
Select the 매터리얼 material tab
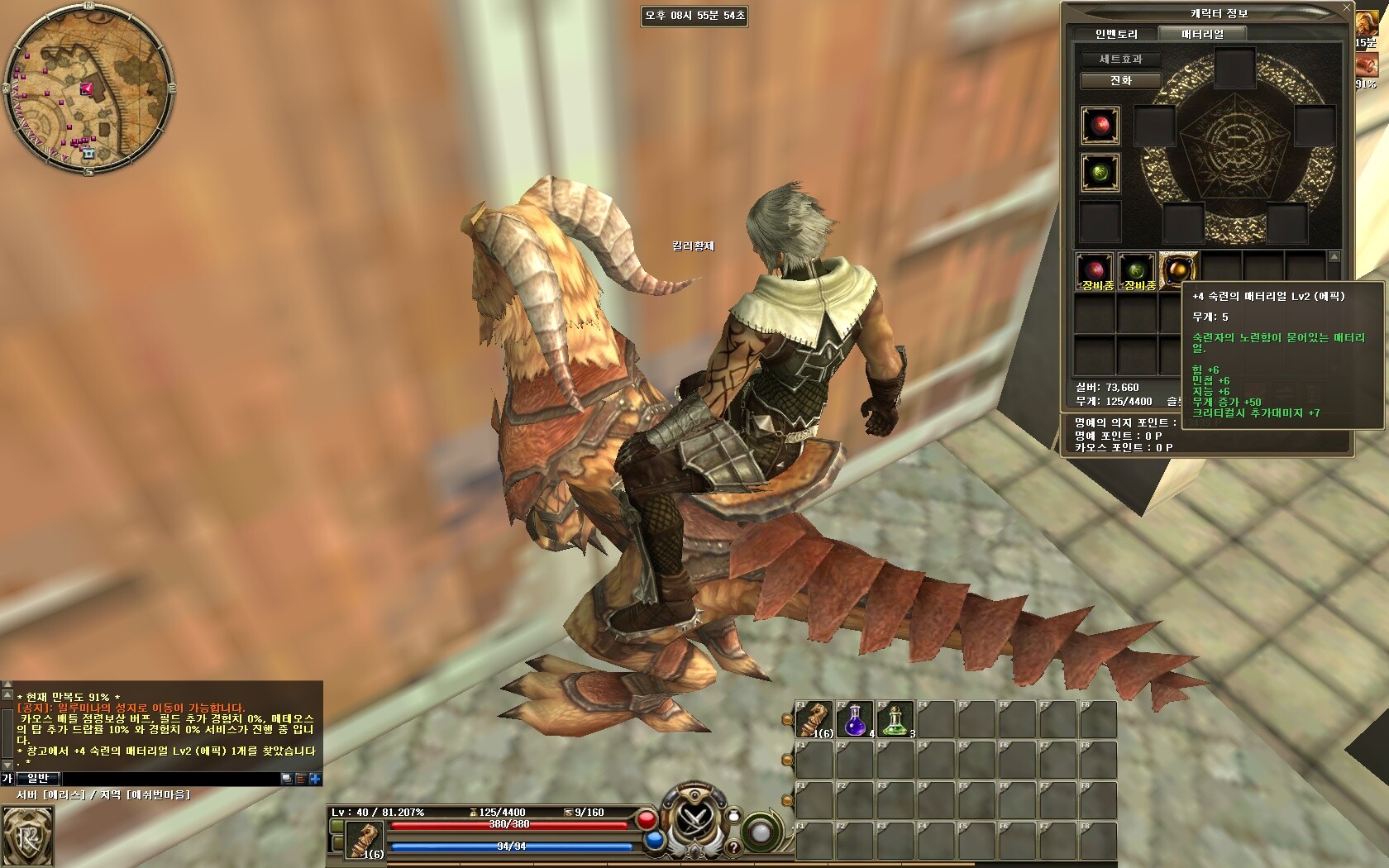[x=1202, y=34]
